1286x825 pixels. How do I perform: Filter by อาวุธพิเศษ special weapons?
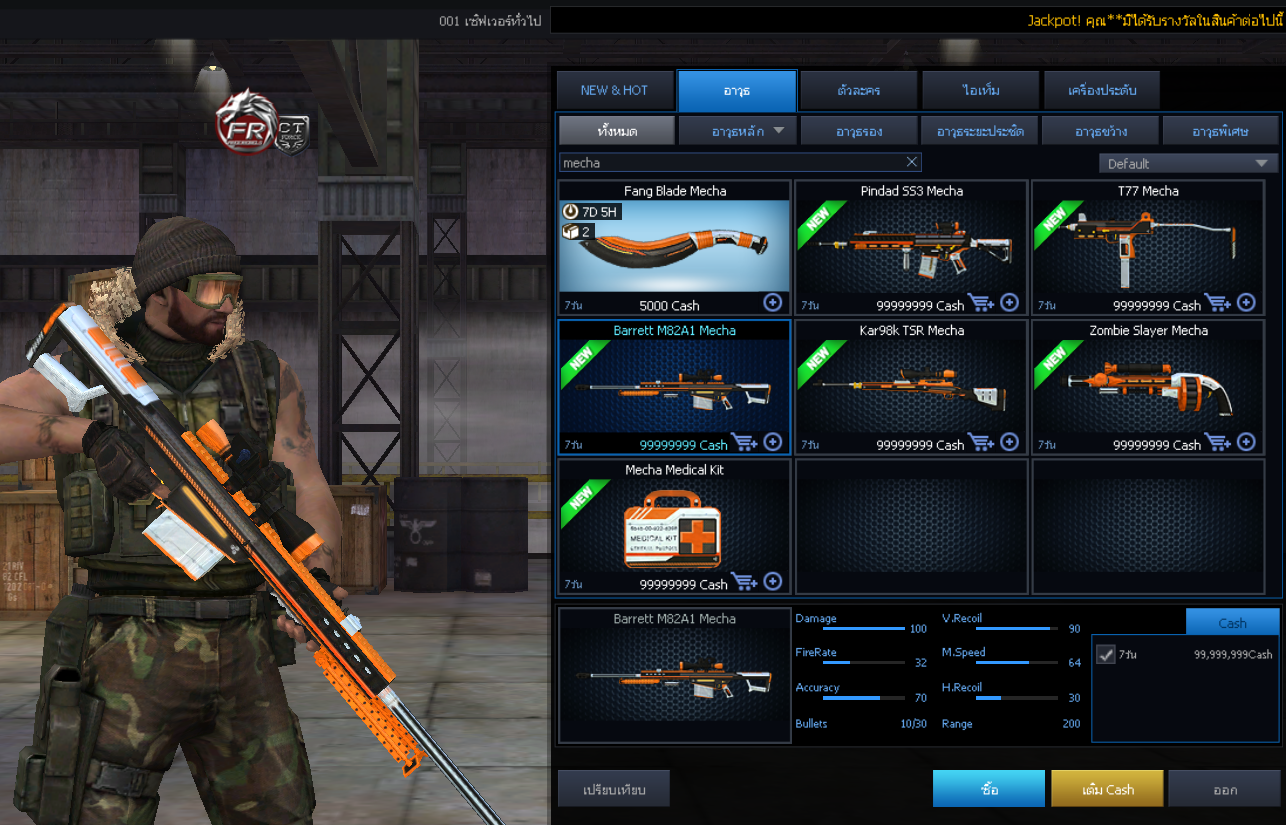click(x=1220, y=131)
